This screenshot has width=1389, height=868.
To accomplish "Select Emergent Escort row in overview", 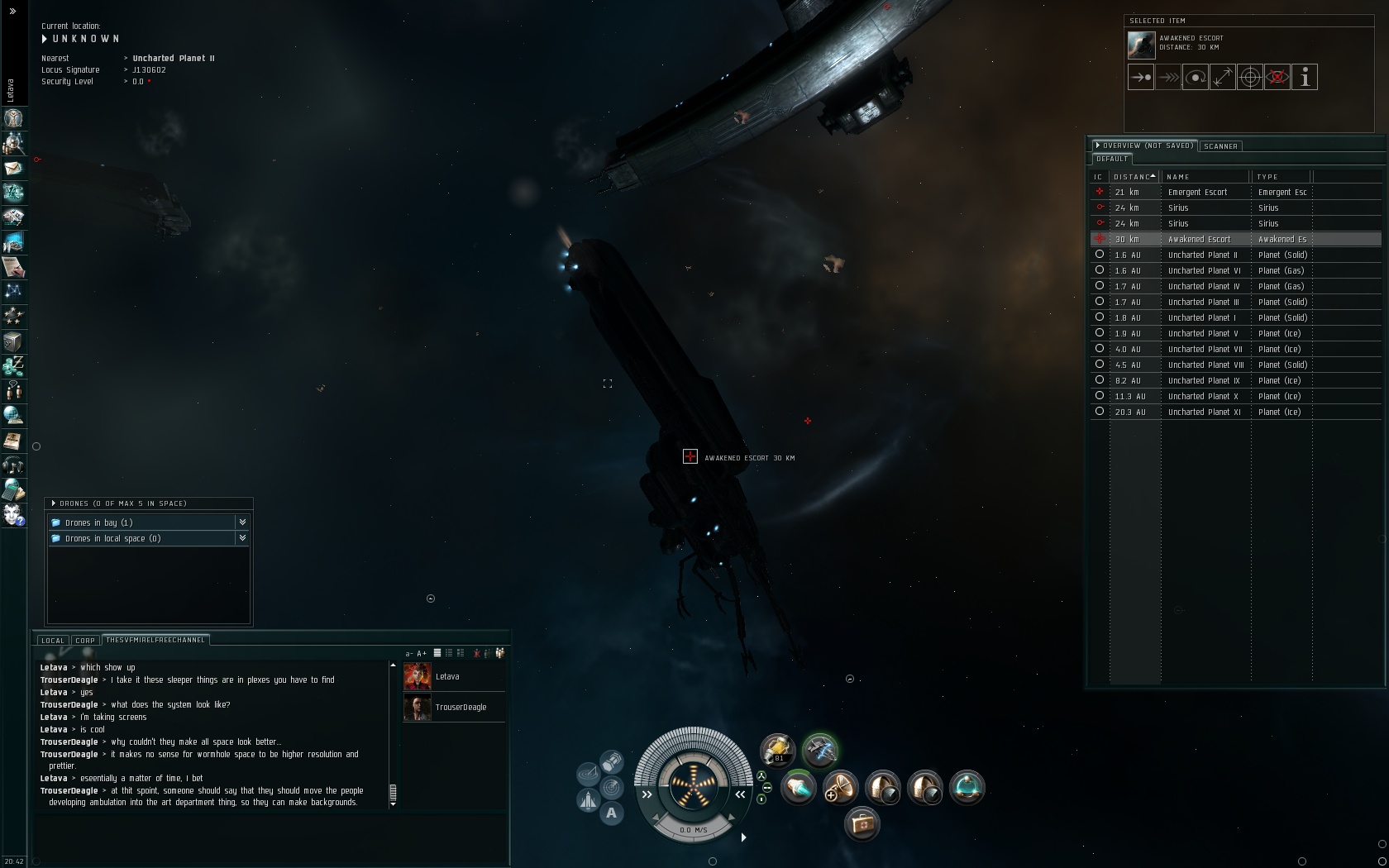I will coord(1197,193).
